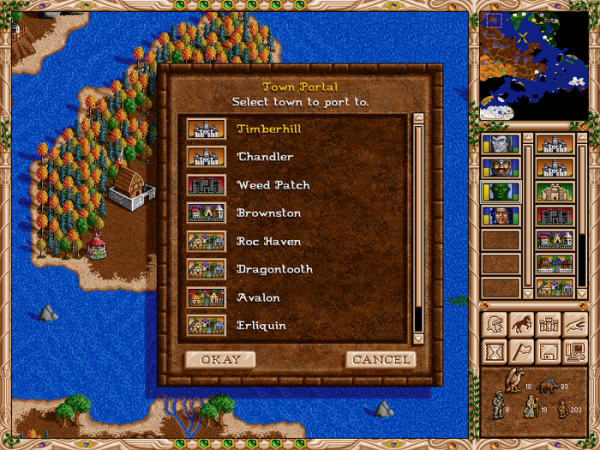
Task: Choose Chandler as the portal destination
Action: (265, 157)
